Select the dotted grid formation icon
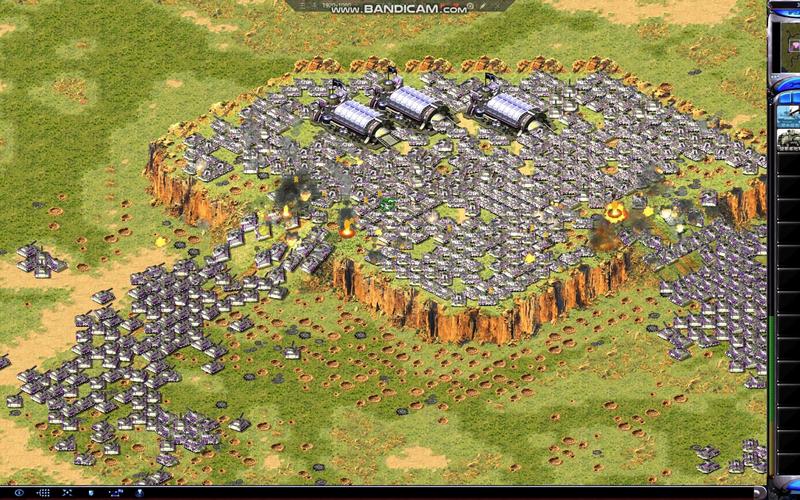Screen dimensions: 800x500 (44, 492)
